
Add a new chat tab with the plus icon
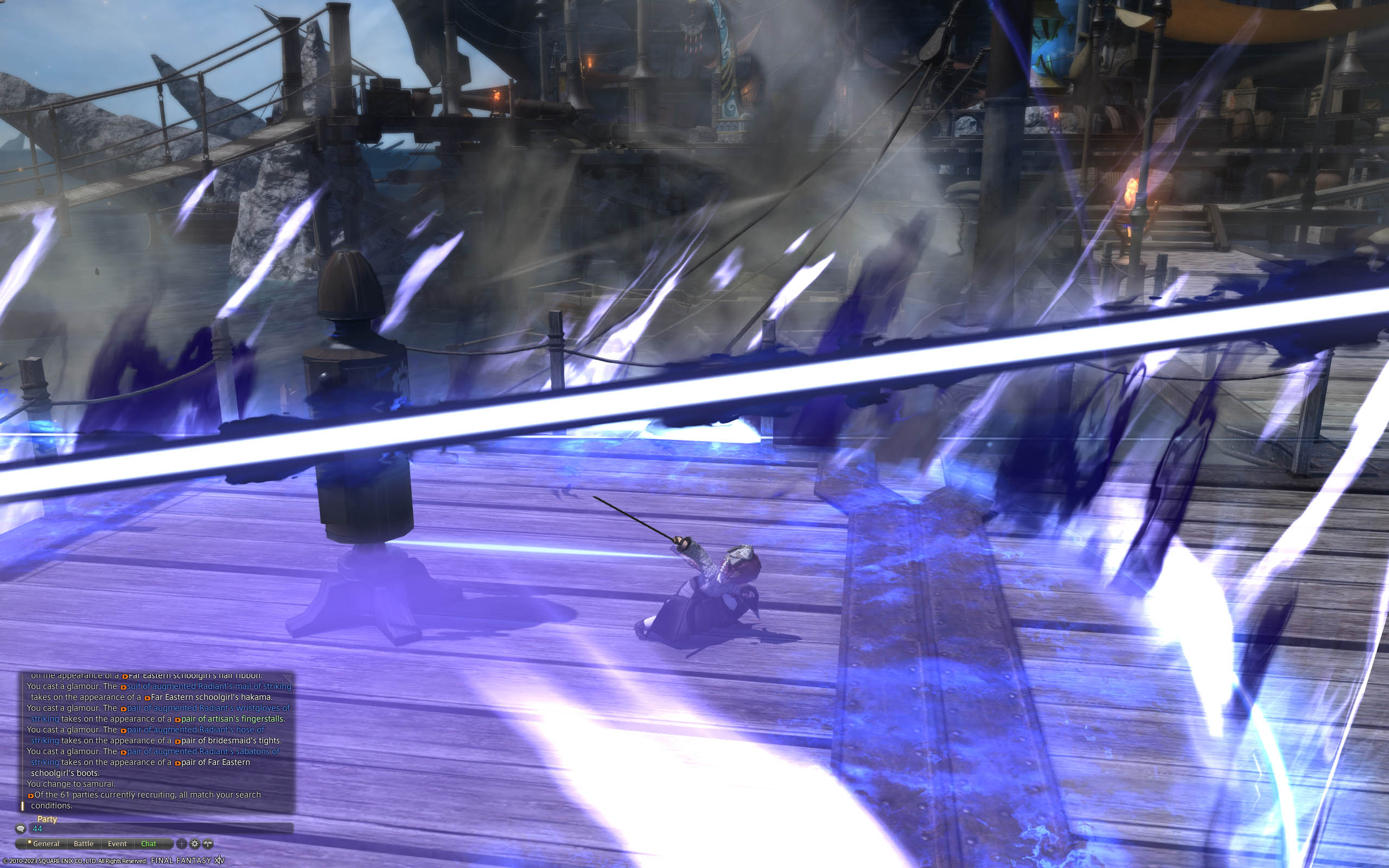[x=182, y=844]
